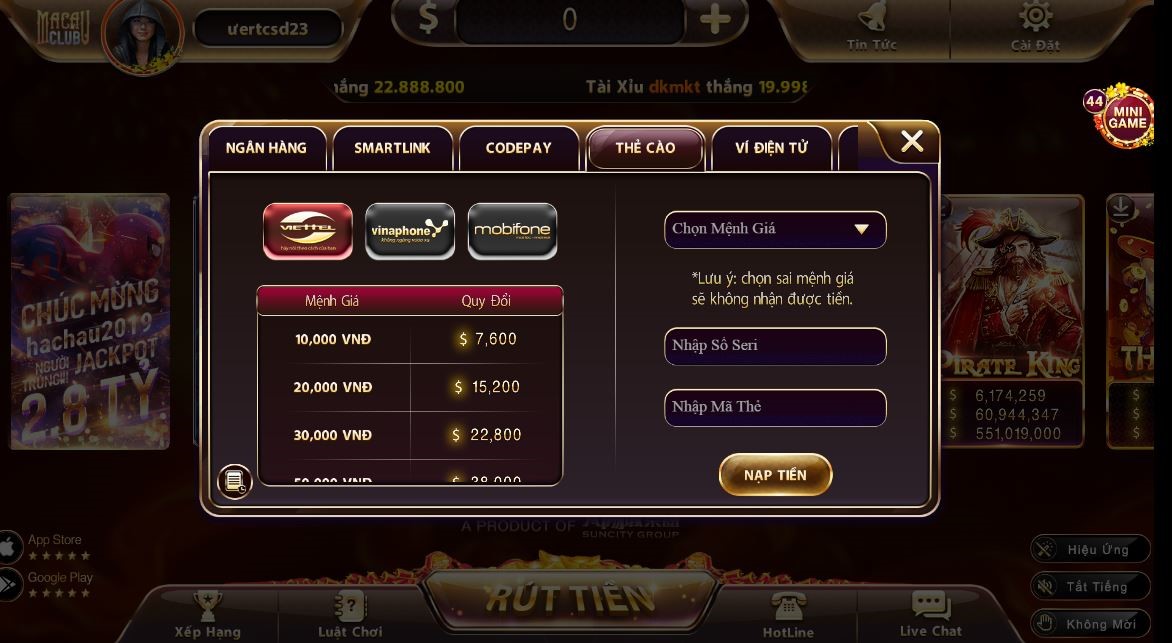Choose the Viettel carrier card
The width and height of the screenshot is (1172, 643).
(308, 231)
